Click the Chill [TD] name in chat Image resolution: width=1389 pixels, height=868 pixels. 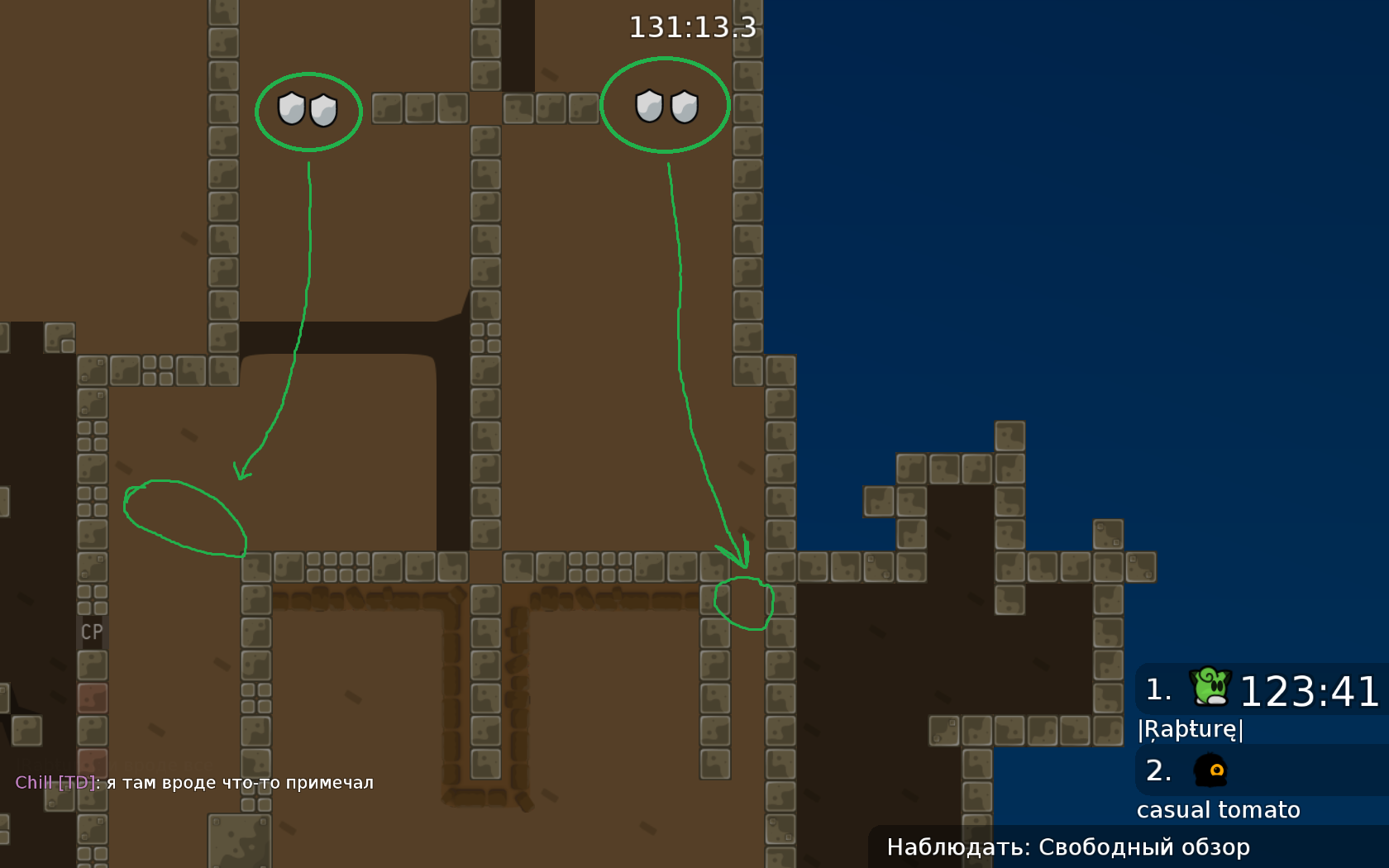pyautogui.click(x=51, y=781)
